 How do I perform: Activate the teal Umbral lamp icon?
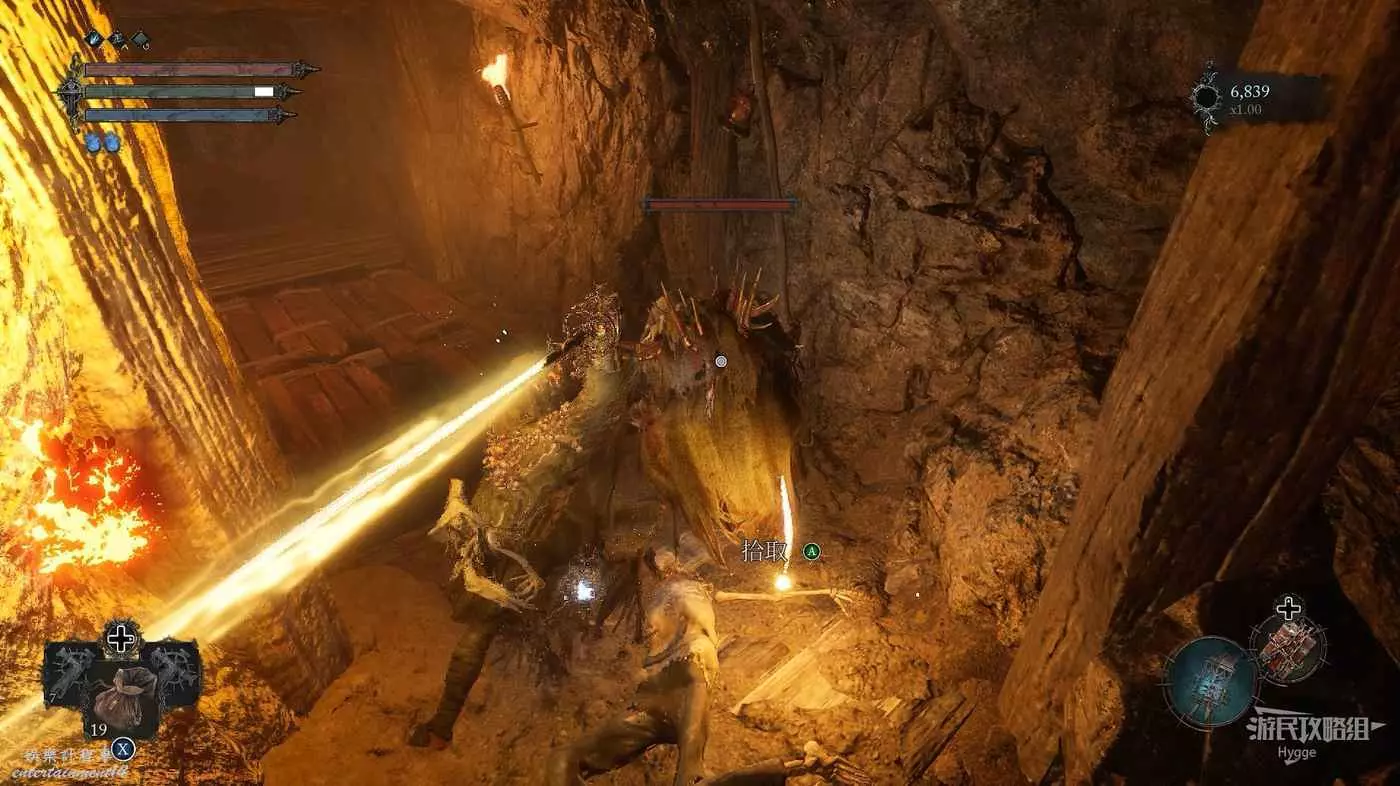pyautogui.click(x=1211, y=681)
